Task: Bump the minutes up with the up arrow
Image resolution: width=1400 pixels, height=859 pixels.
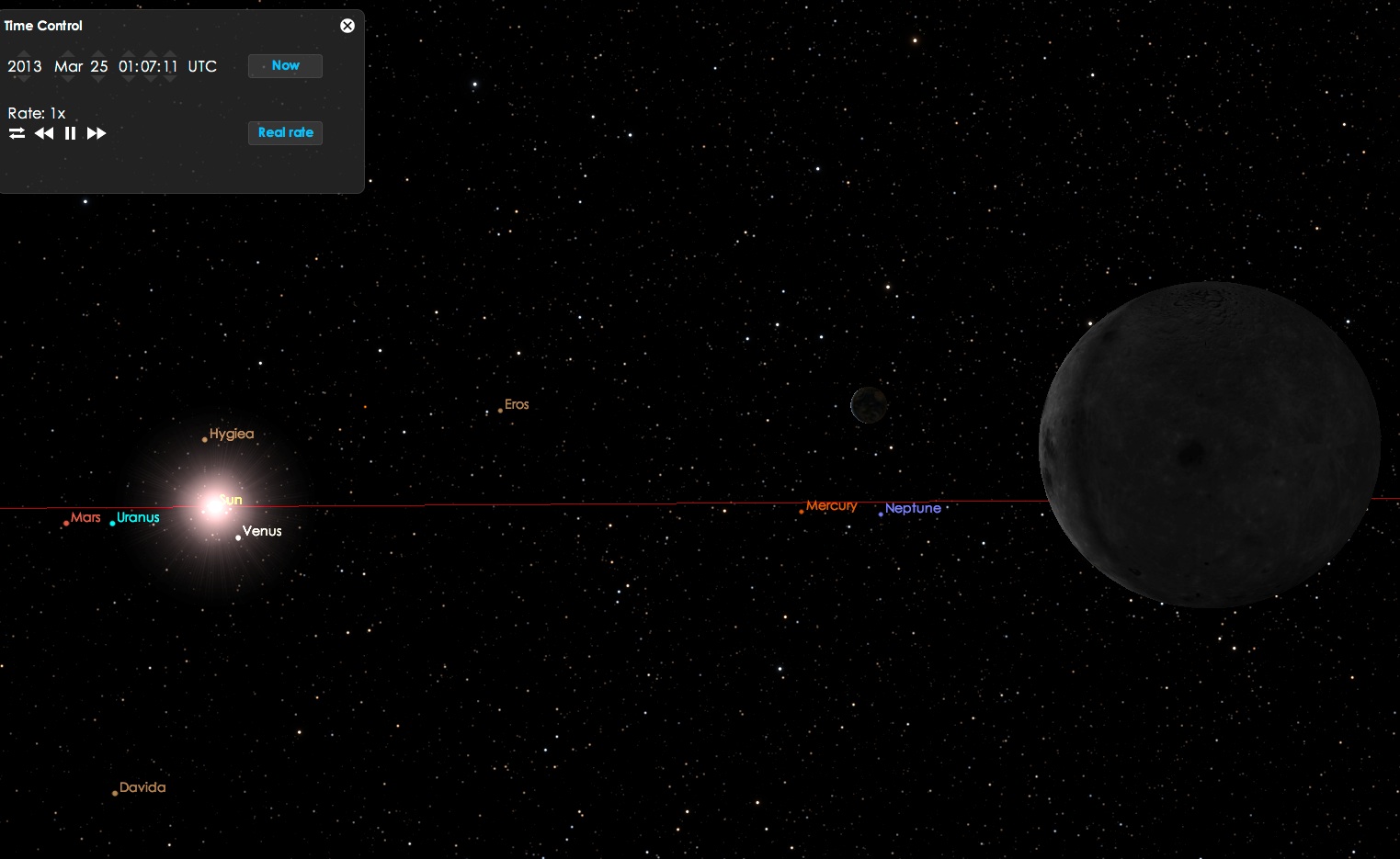Action: [x=148, y=53]
